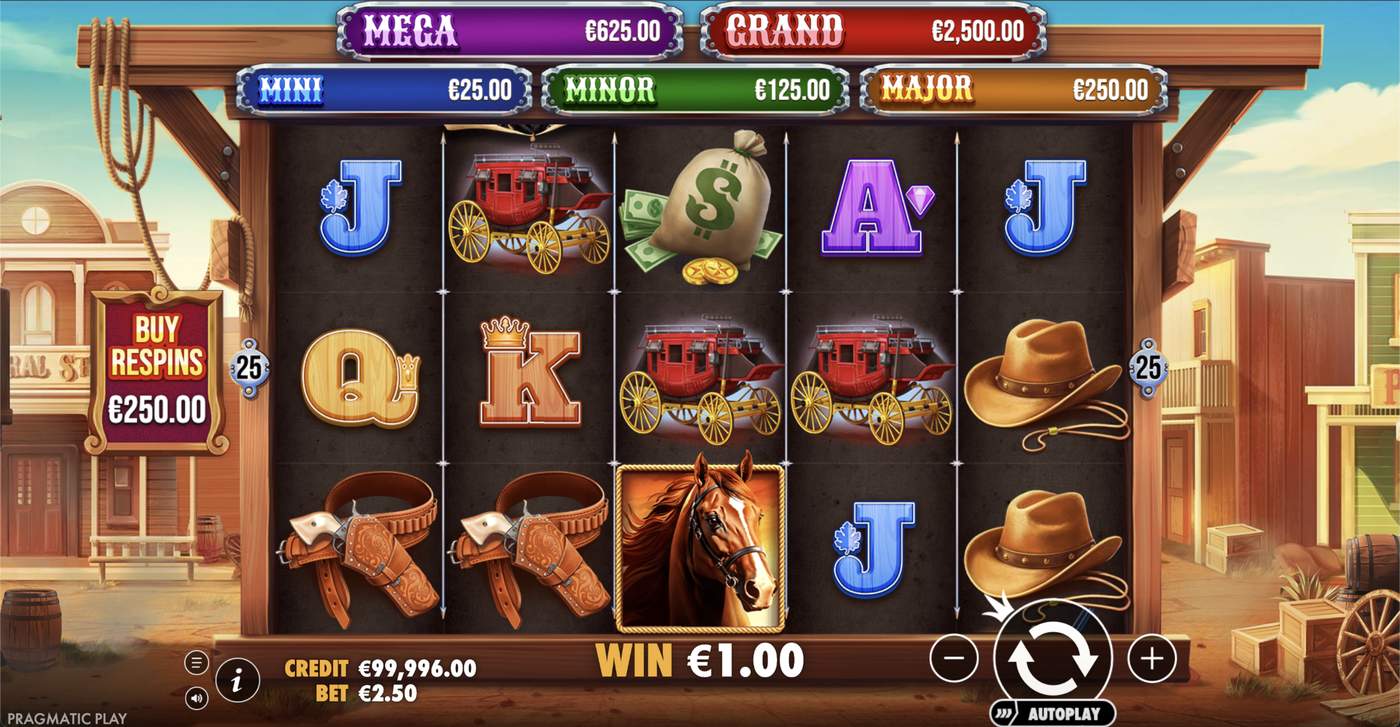The image size is (1400, 727).
Task: Spin the reels with the circular arrow button
Action: pyautogui.click(x=1052, y=657)
